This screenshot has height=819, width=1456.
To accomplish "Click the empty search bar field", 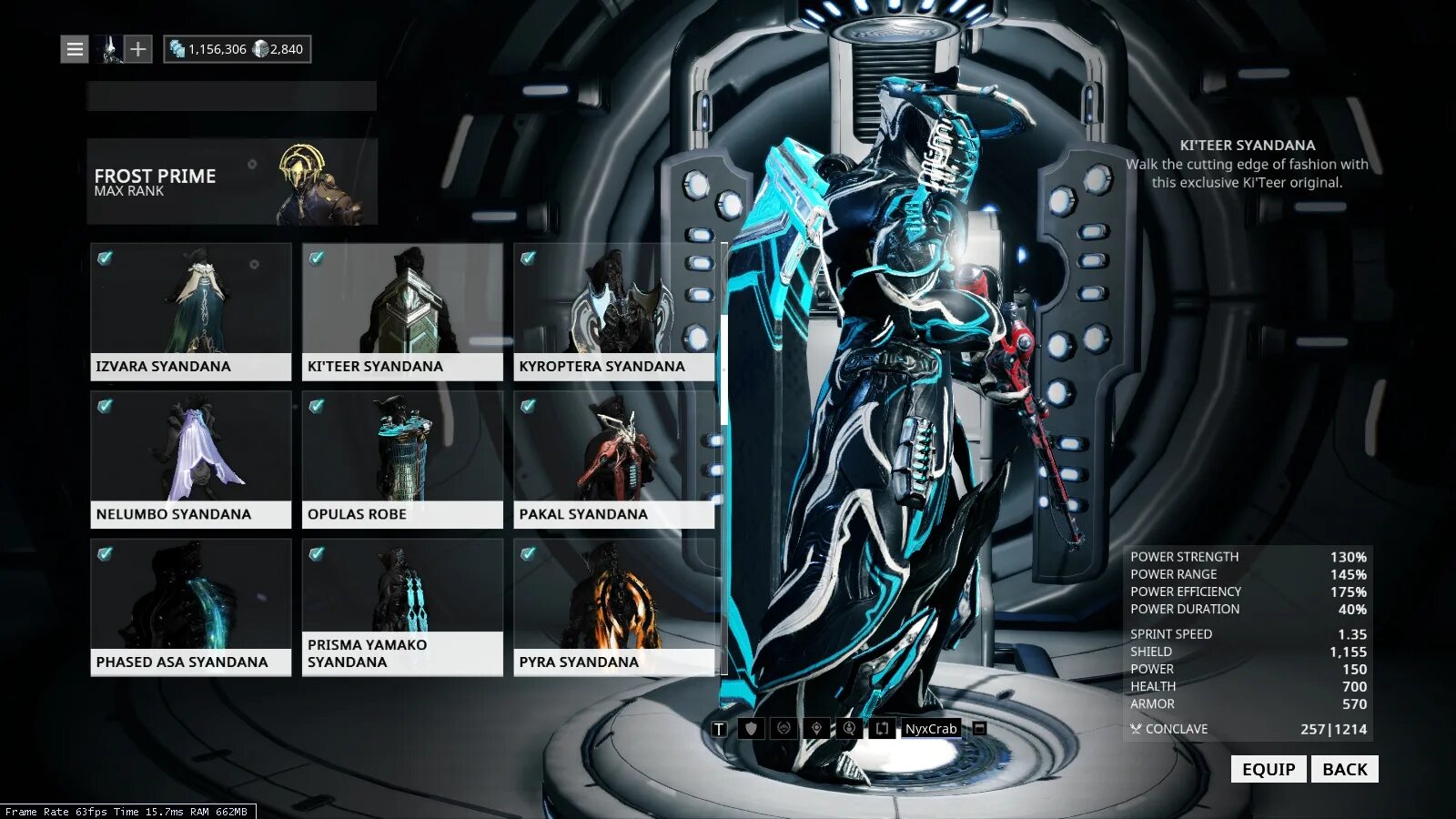I will coord(232,96).
